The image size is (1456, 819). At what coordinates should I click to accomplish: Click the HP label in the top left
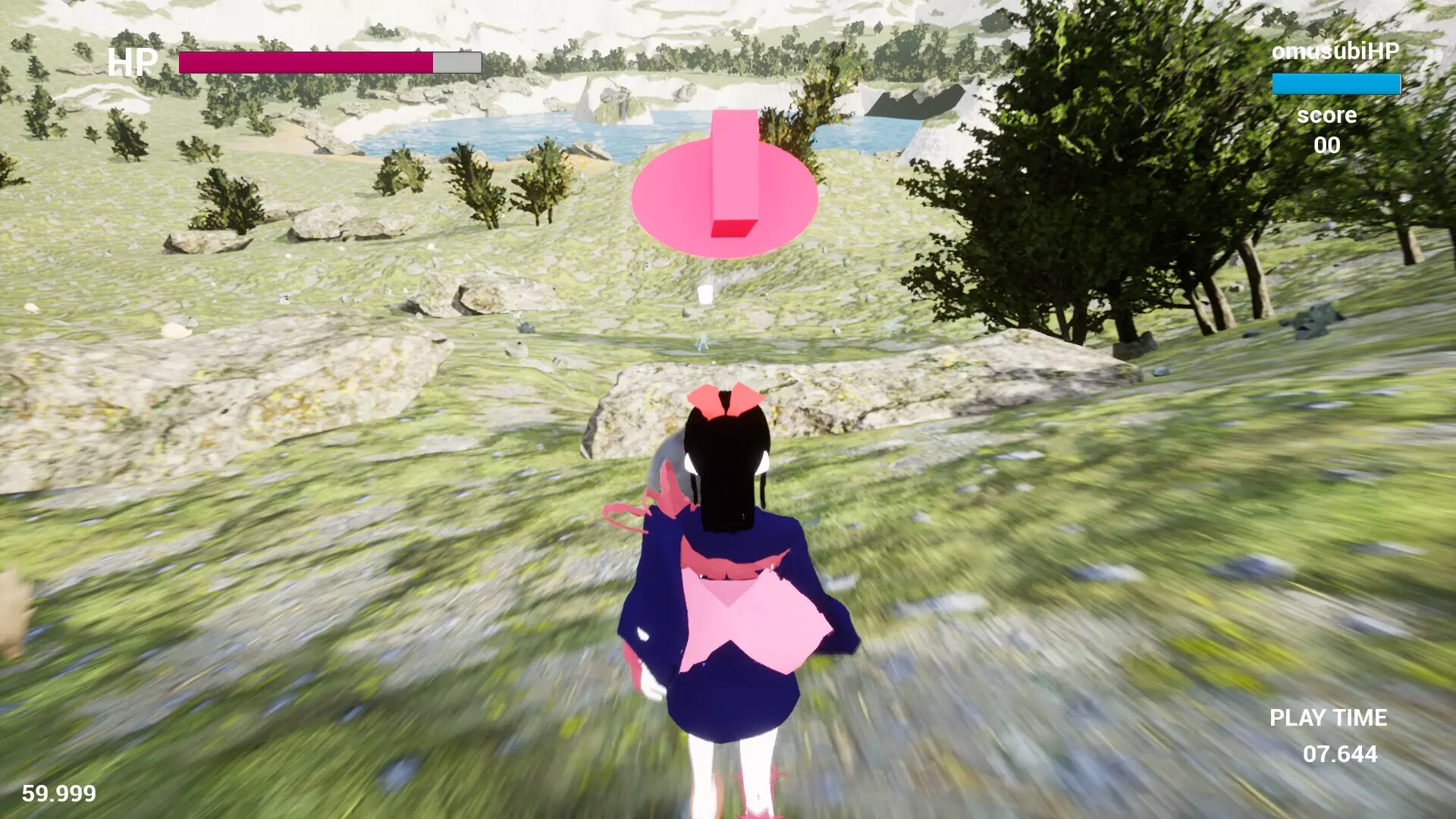pyautogui.click(x=133, y=63)
